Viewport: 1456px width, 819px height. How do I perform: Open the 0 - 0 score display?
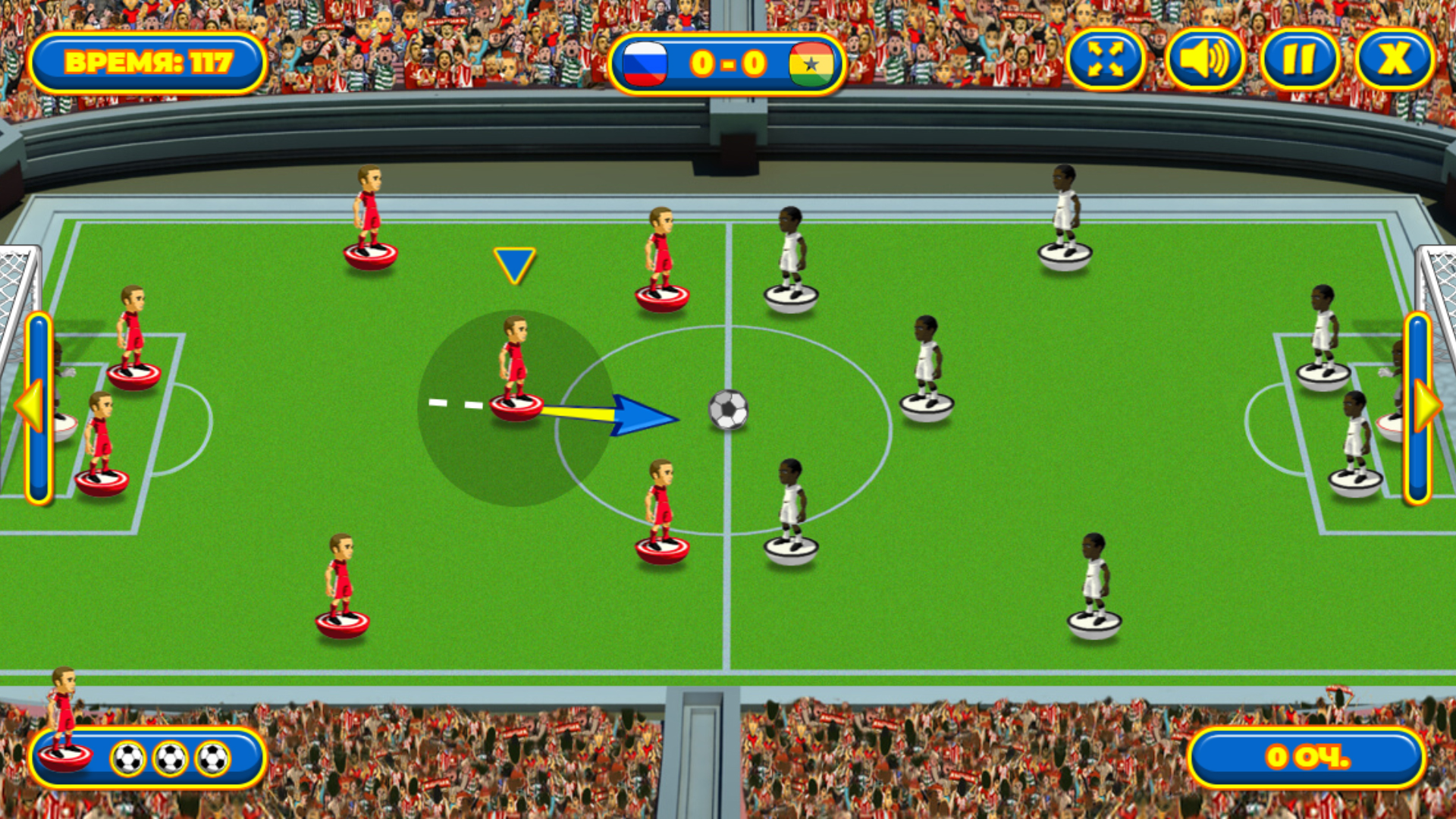click(x=727, y=64)
